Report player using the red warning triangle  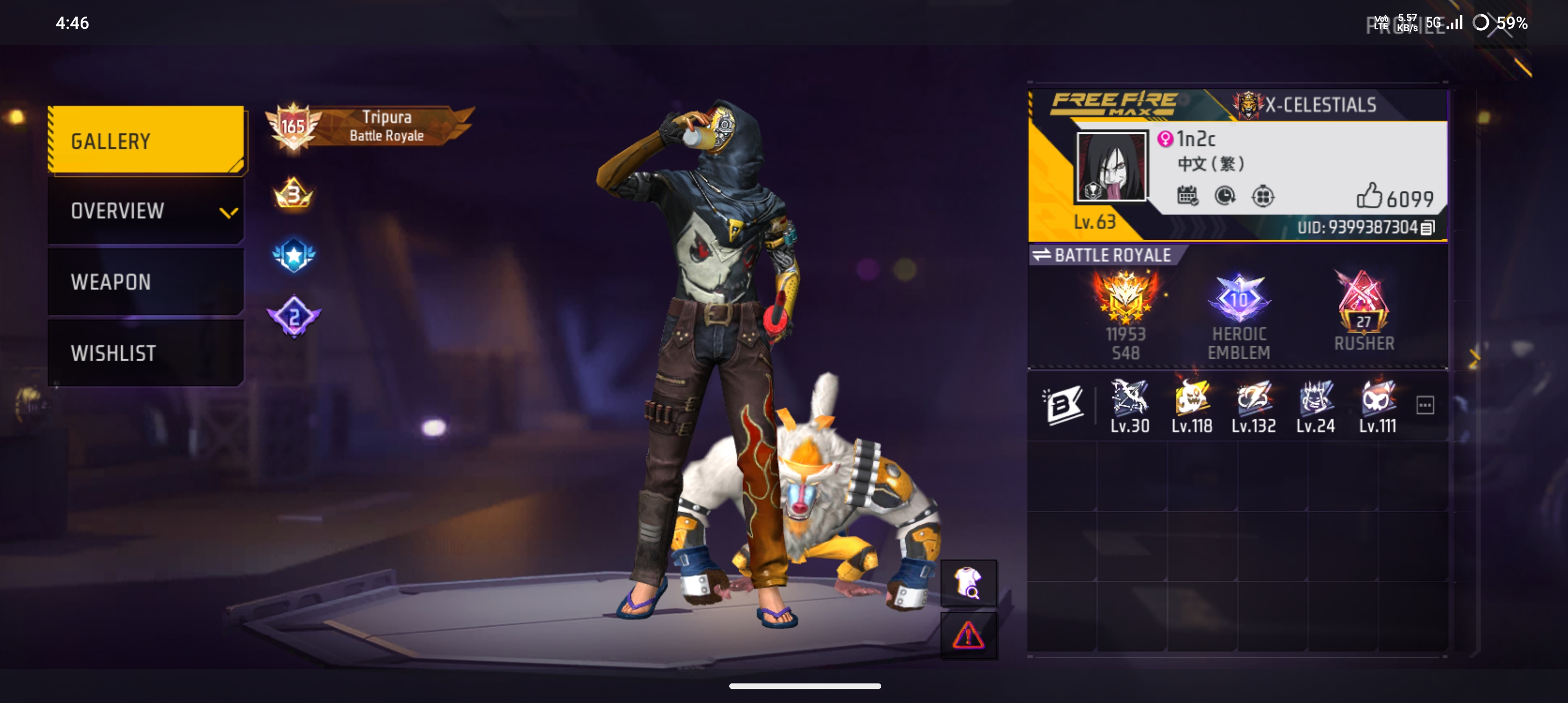[x=969, y=636]
